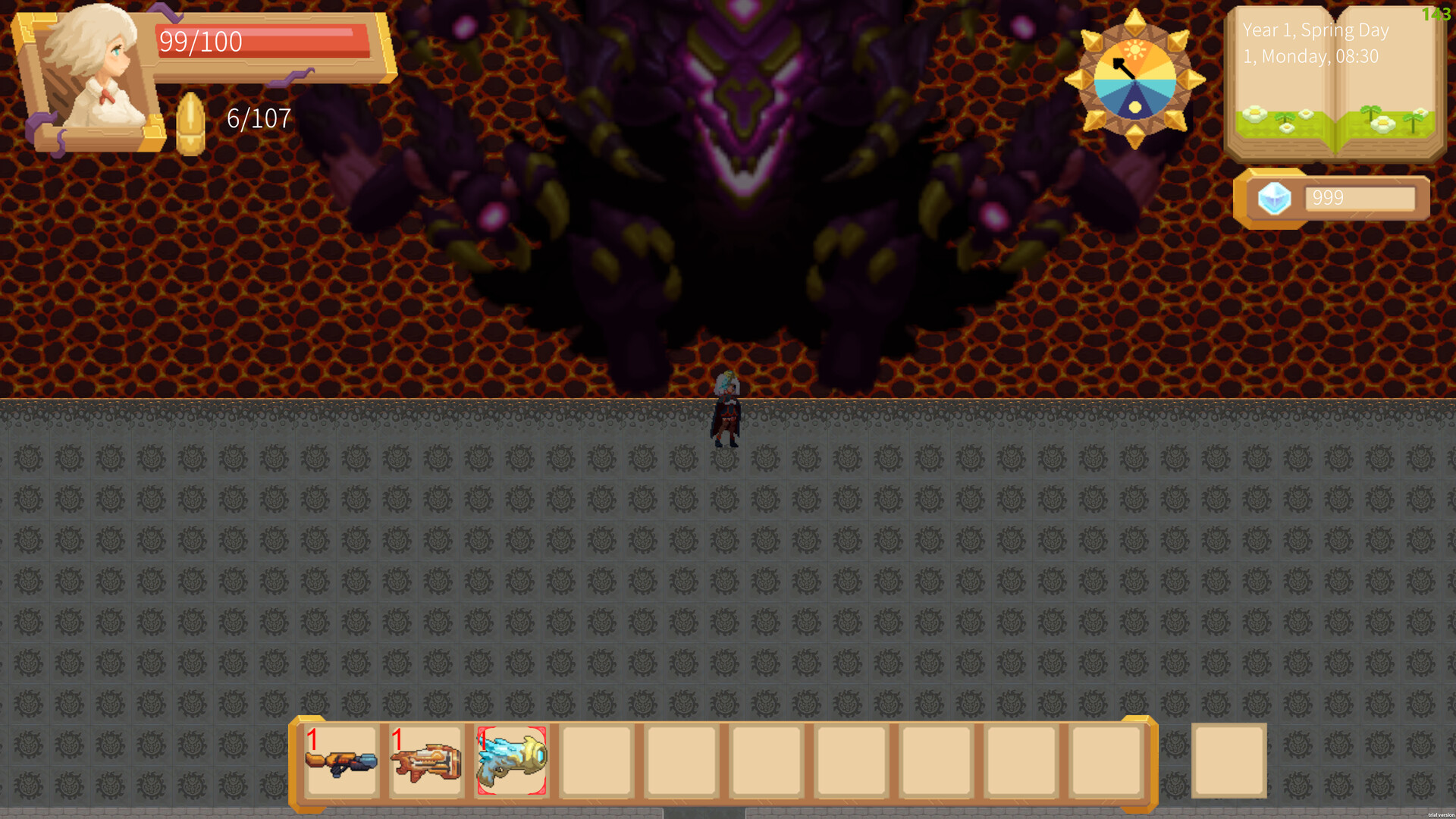Screen dimensions: 1456x819
Task: Toggle the equipped weapon highlight in slot three
Action: tap(510, 762)
